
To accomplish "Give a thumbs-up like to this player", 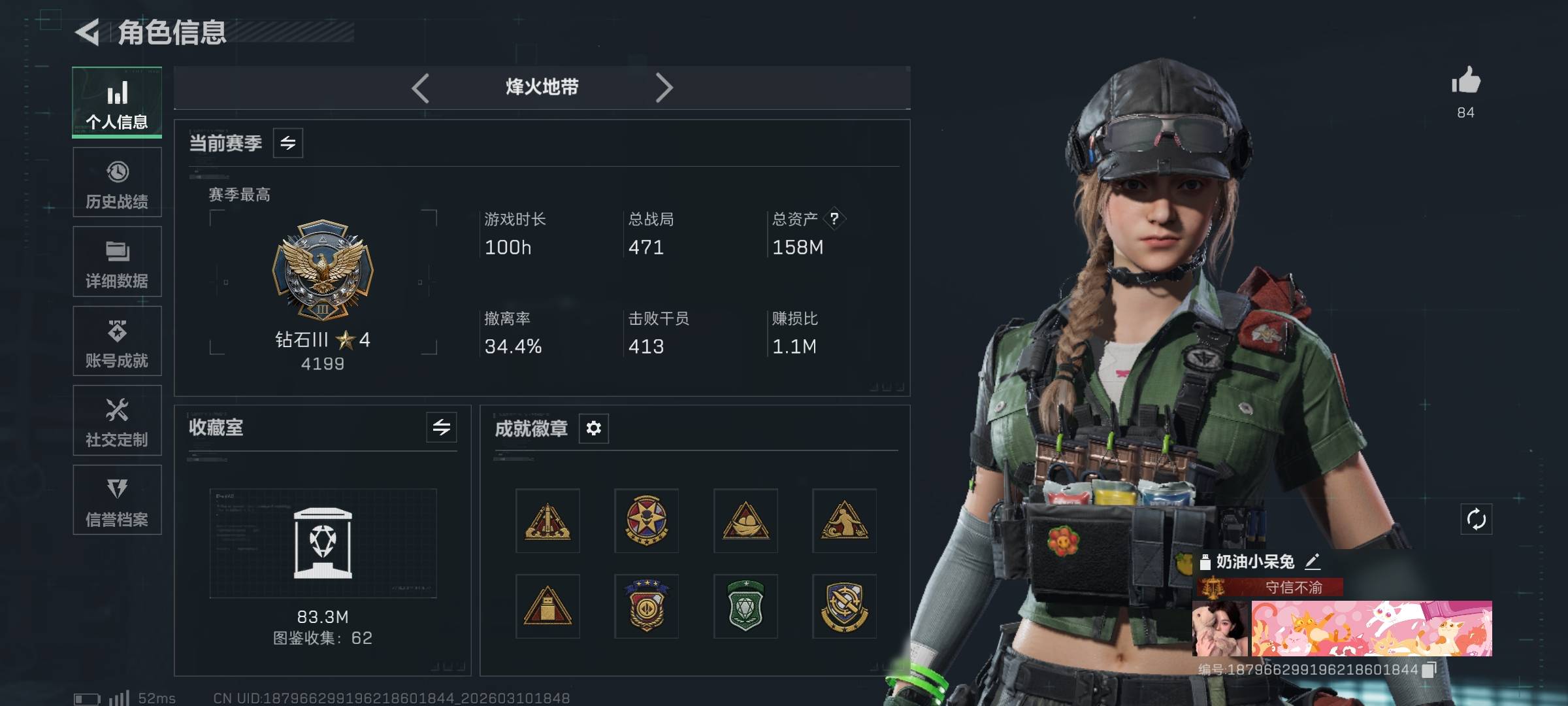I will 1465,82.
